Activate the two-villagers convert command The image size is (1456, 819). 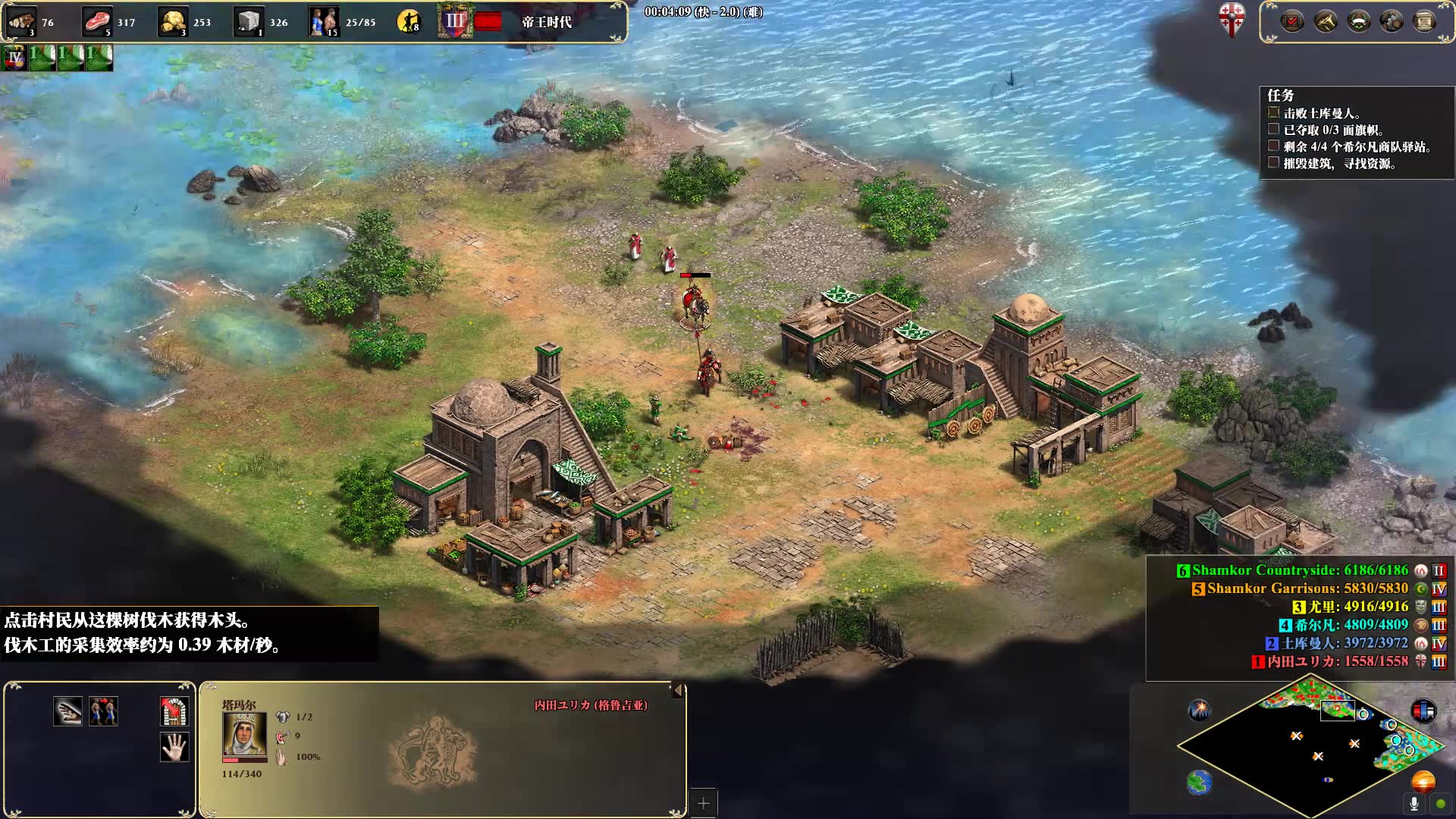(103, 711)
